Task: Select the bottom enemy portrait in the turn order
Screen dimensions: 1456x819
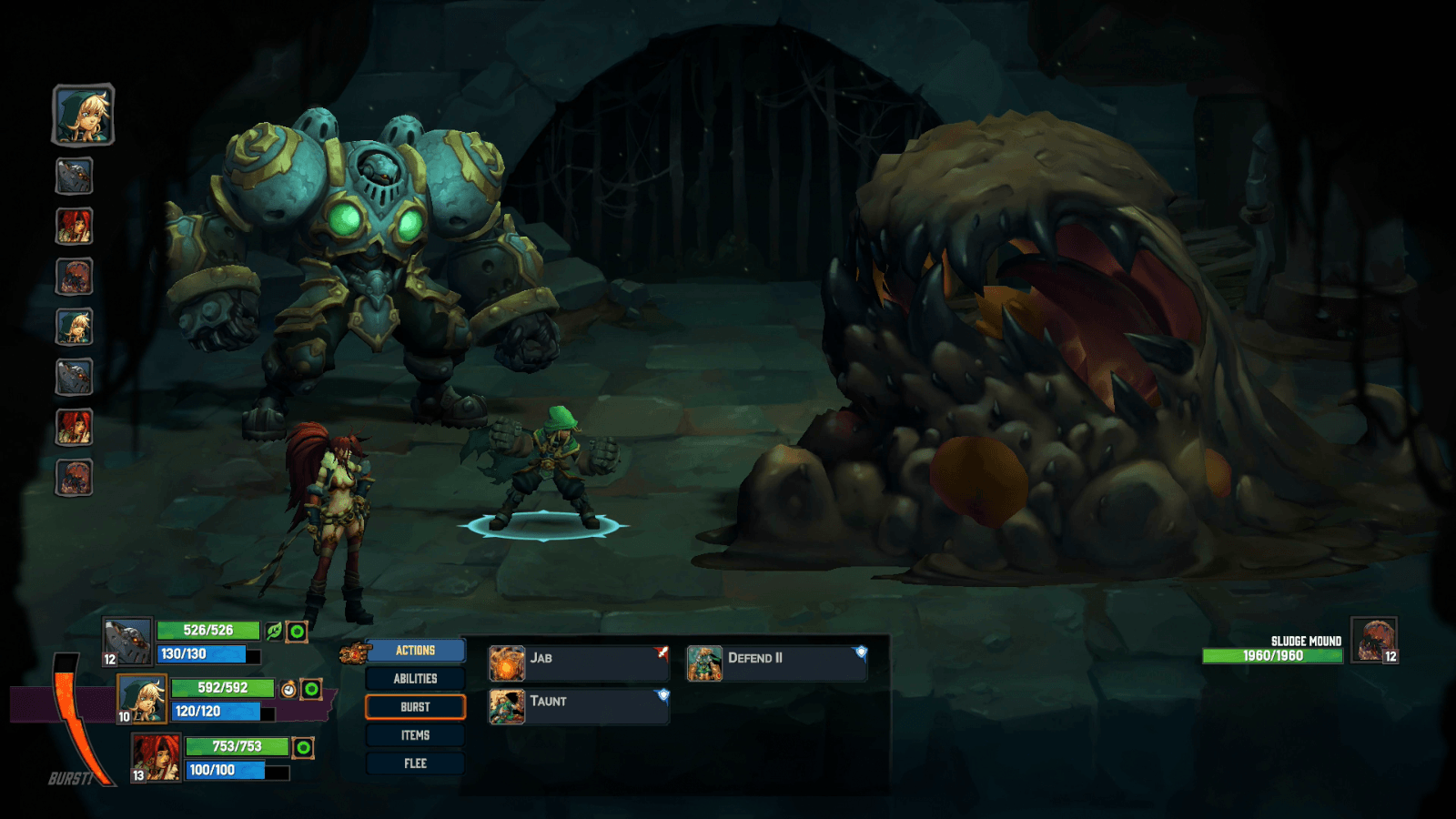Action: tap(75, 477)
